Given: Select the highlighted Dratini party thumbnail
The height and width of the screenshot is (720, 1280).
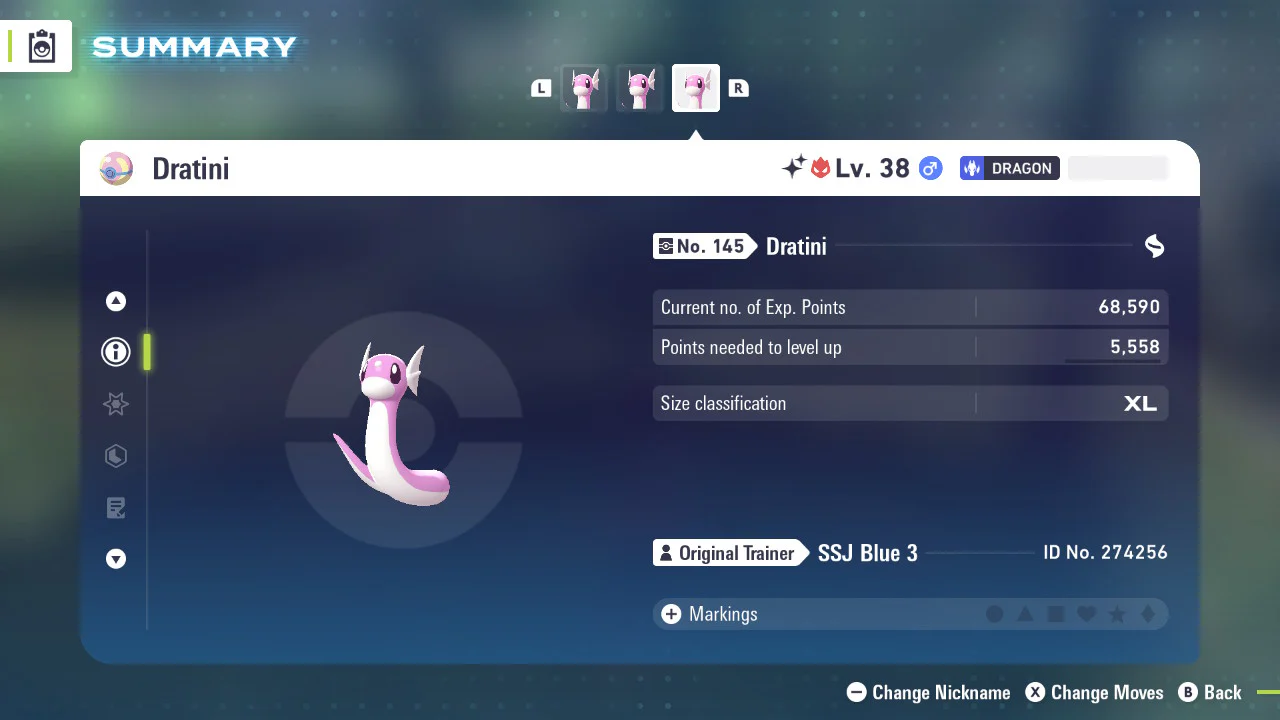Looking at the screenshot, I should click(695, 88).
